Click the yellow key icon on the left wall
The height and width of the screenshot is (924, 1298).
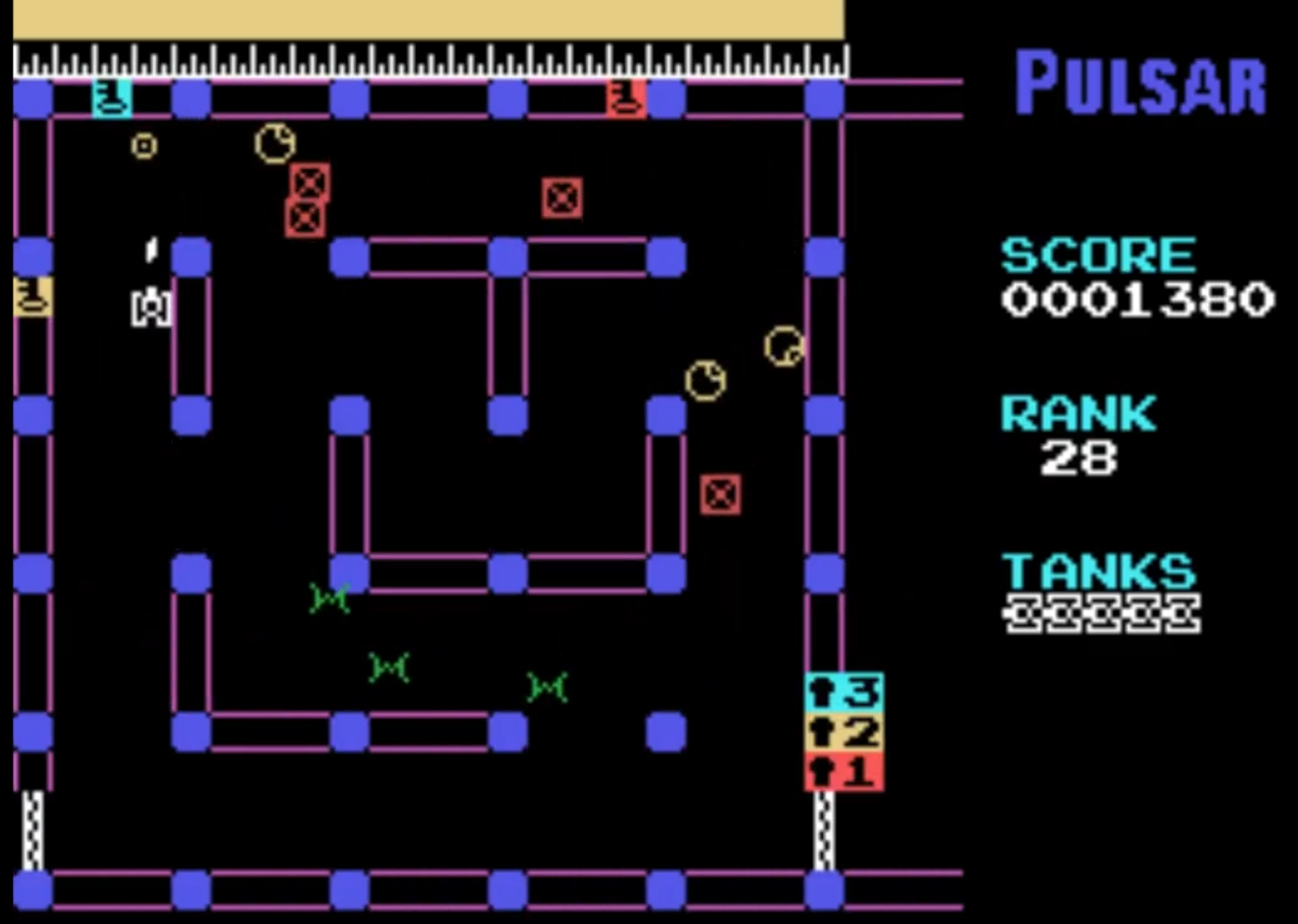(x=32, y=296)
